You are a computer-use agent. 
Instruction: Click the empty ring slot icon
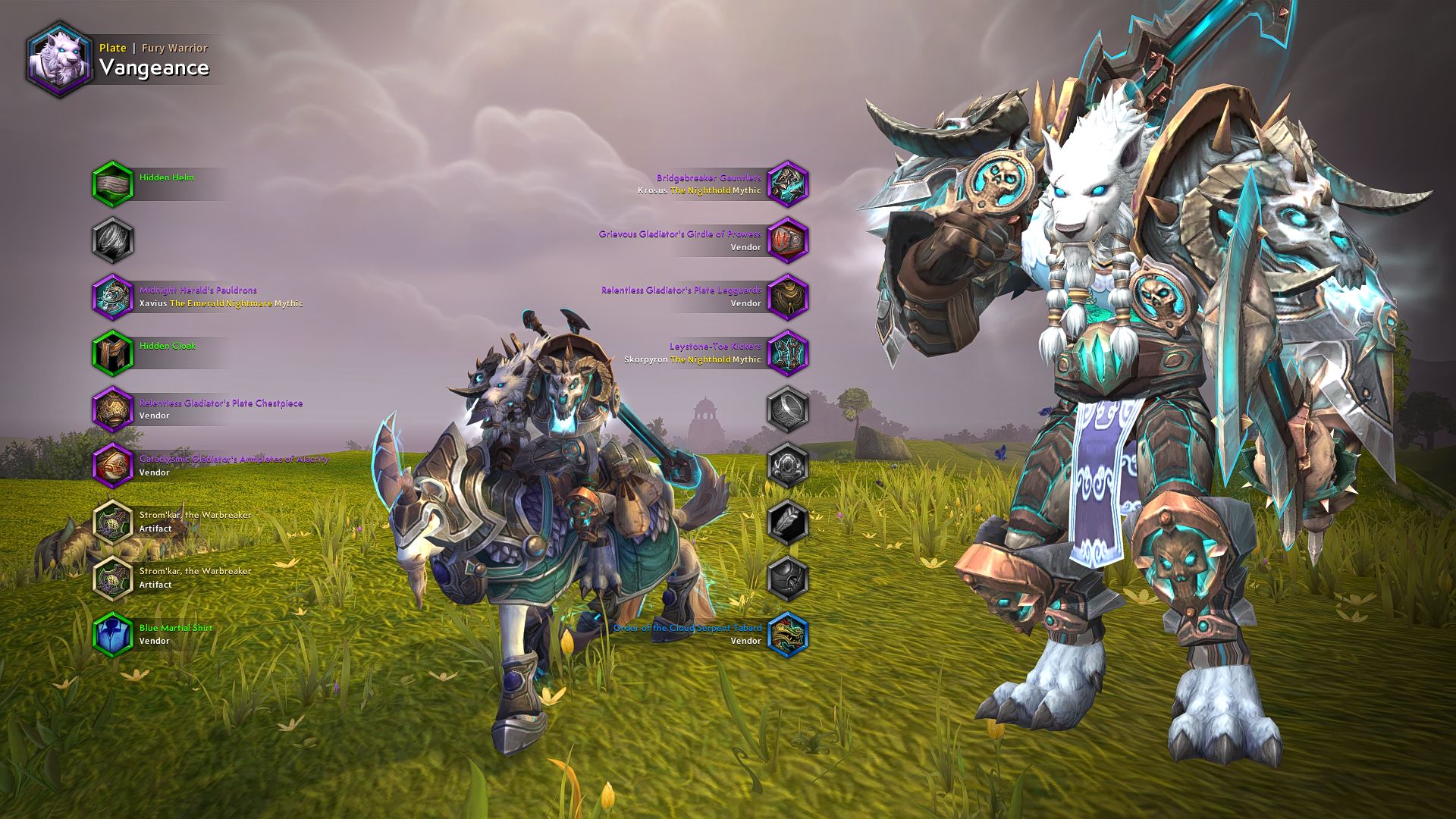pyautogui.click(x=789, y=408)
